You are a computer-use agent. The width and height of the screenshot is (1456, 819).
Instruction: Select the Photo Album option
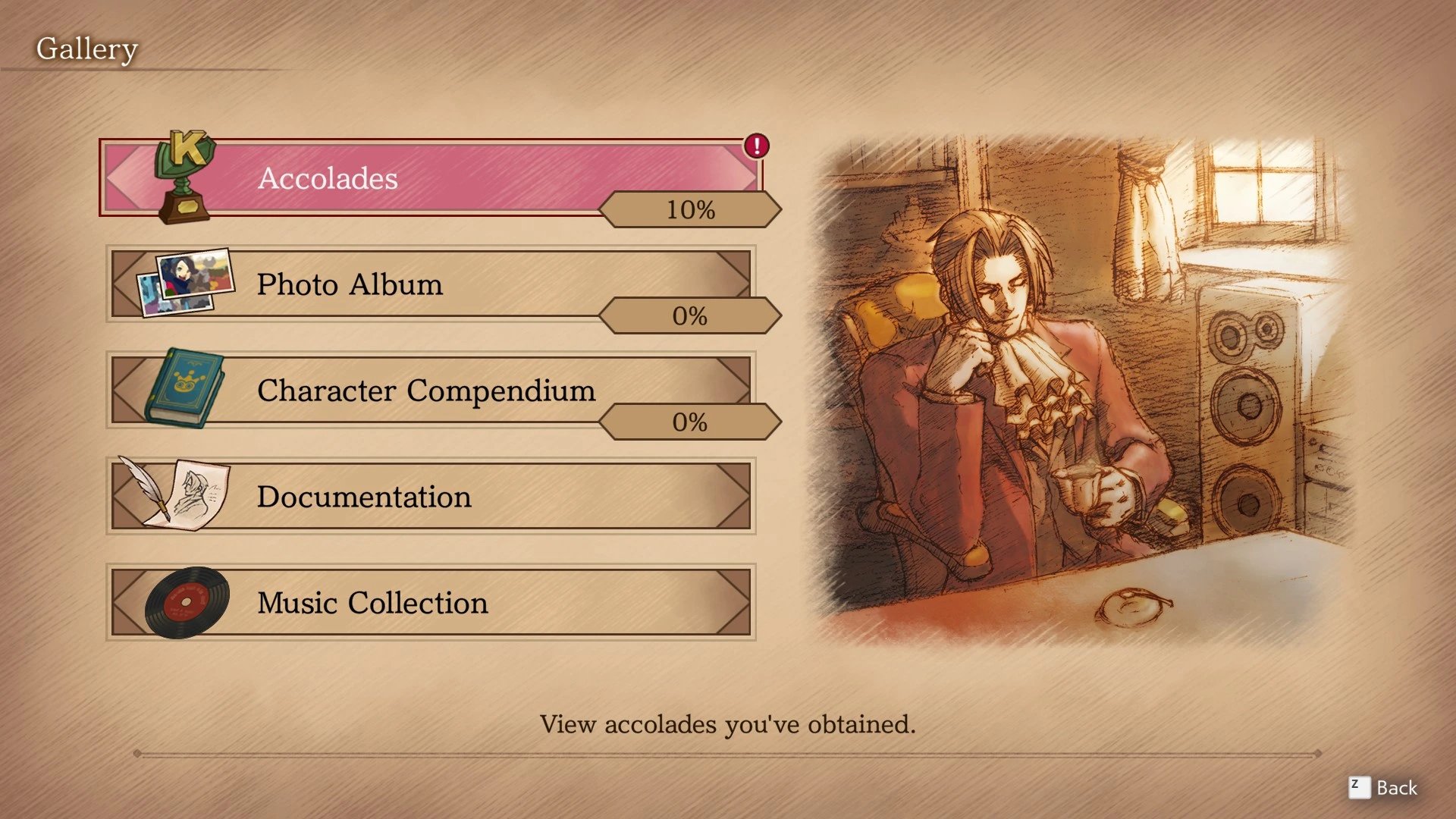[430, 284]
